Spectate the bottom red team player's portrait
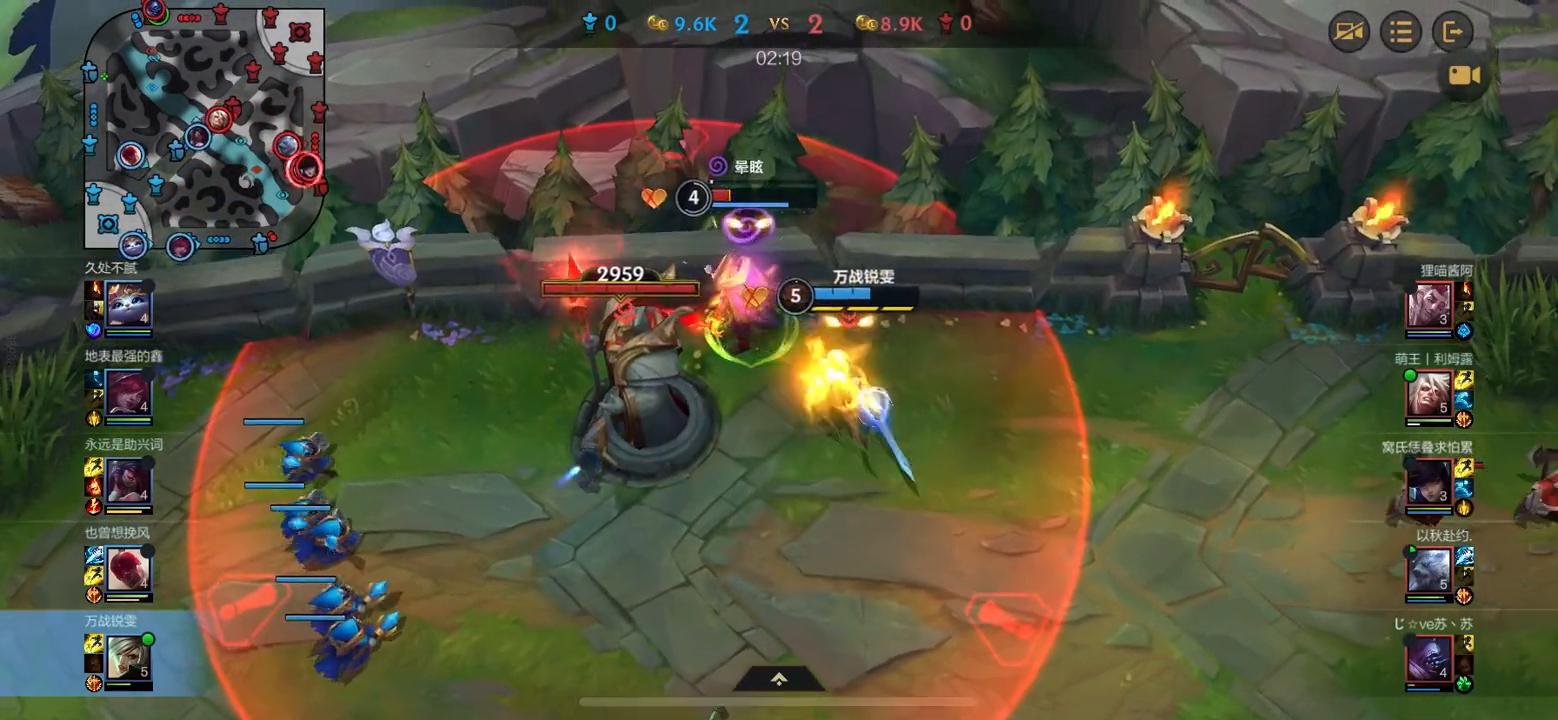 point(1429,657)
